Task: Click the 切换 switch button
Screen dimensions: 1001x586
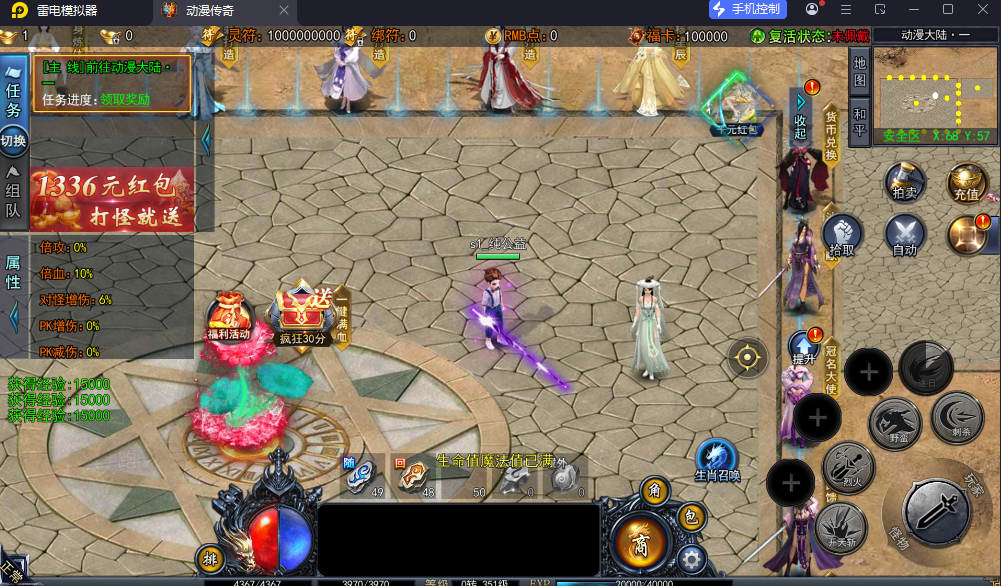Action: (x=13, y=141)
